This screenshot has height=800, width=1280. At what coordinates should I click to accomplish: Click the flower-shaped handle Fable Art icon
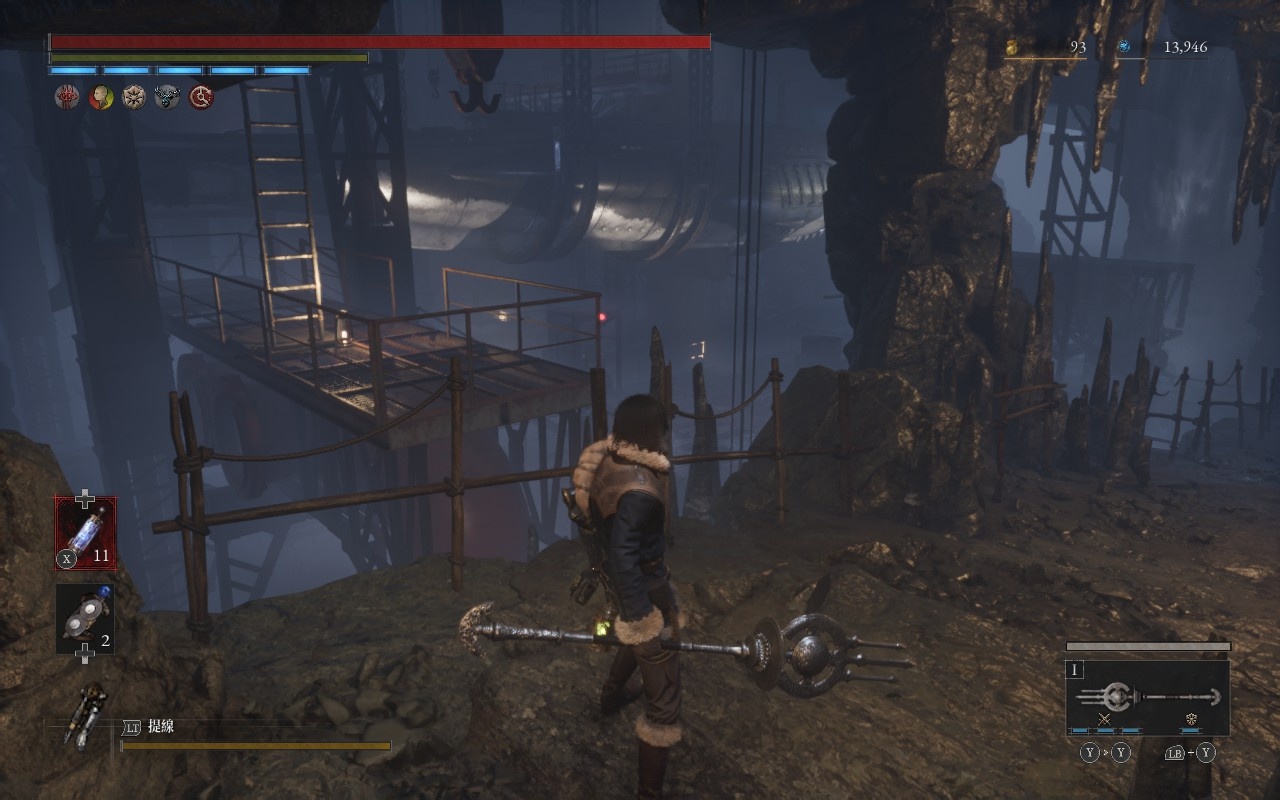click(x=1191, y=719)
